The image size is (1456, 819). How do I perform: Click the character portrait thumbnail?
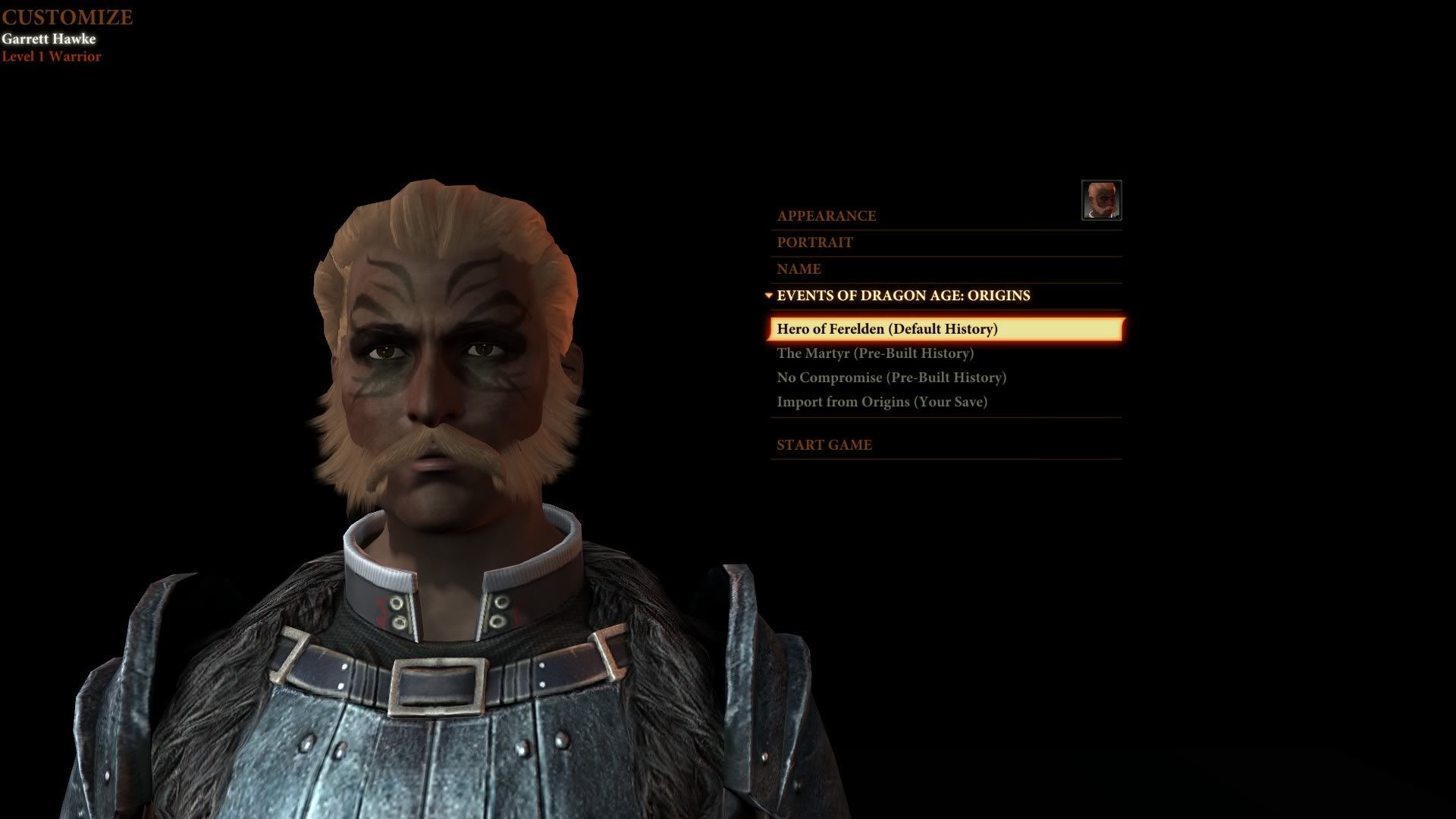pyautogui.click(x=1101, y=200)
